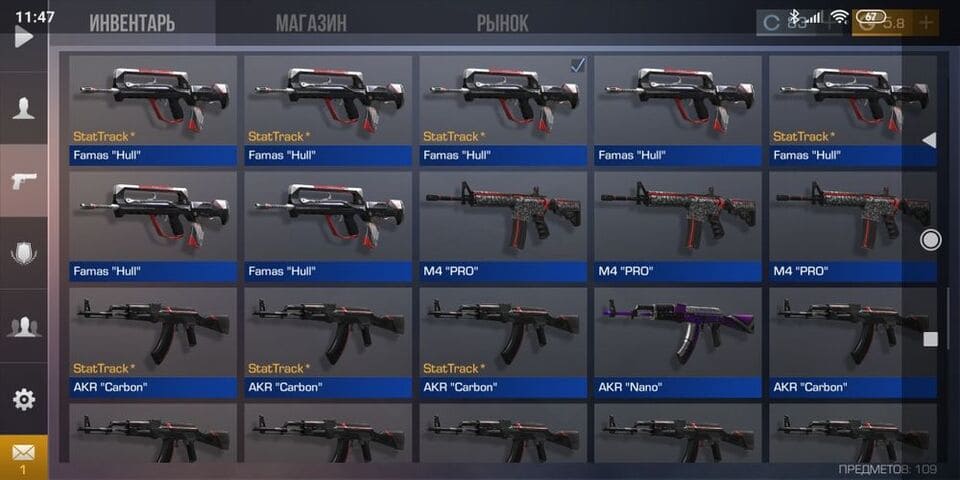Tap the Android recent apps square
This screenshot has height=480, width=960.
click(x=930, y=339)
